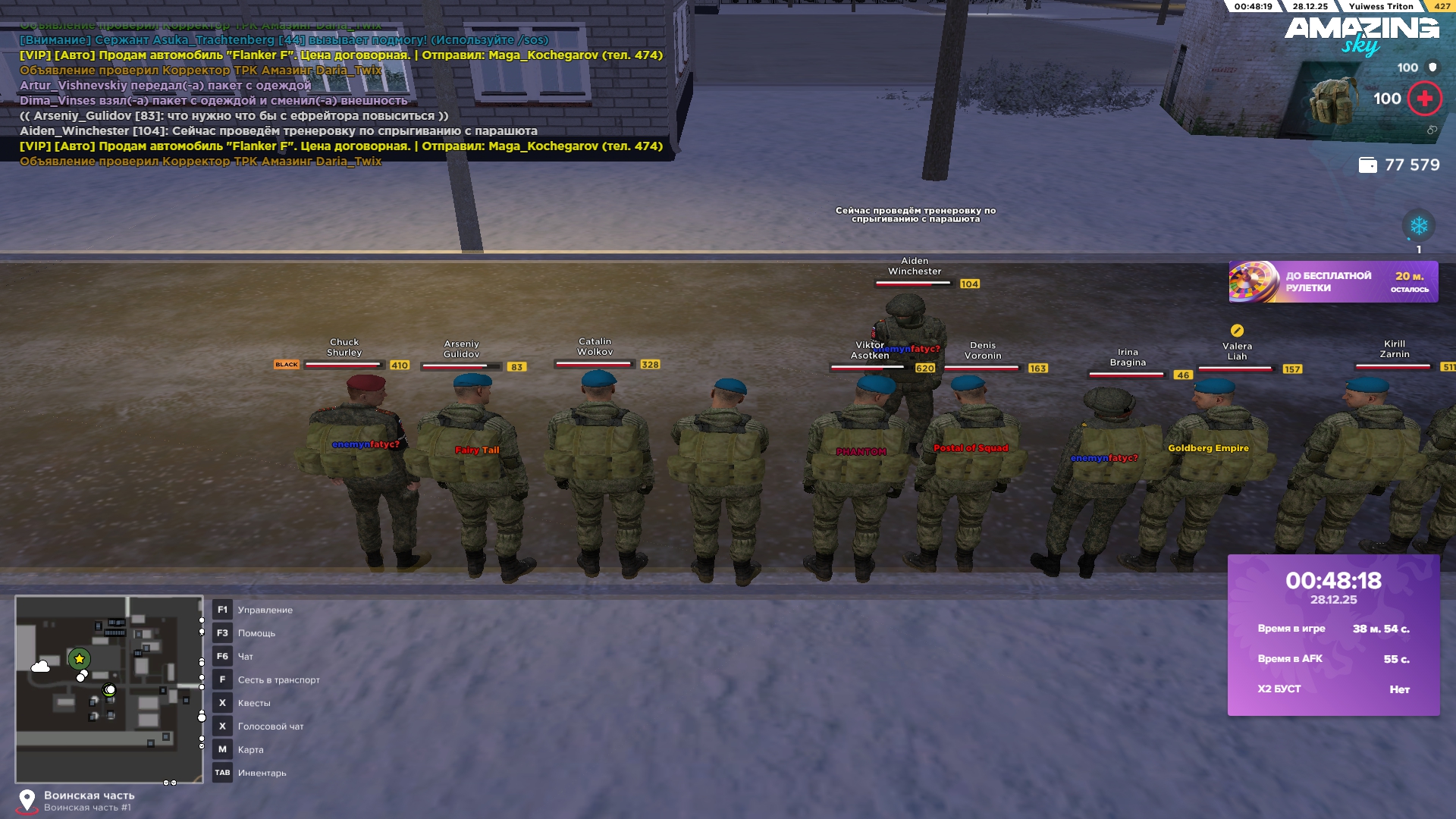Select the location pin icon
This screenshot has width=1456, height=819.
[x=27, y=800]
